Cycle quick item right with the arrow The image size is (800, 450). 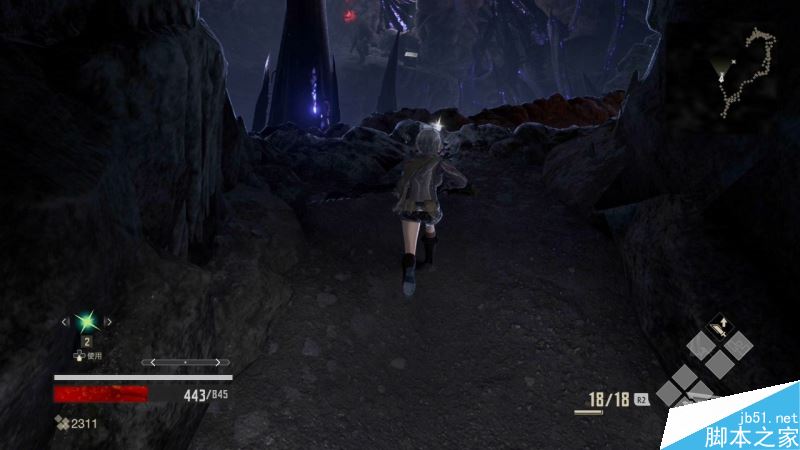tap(108, 321)
